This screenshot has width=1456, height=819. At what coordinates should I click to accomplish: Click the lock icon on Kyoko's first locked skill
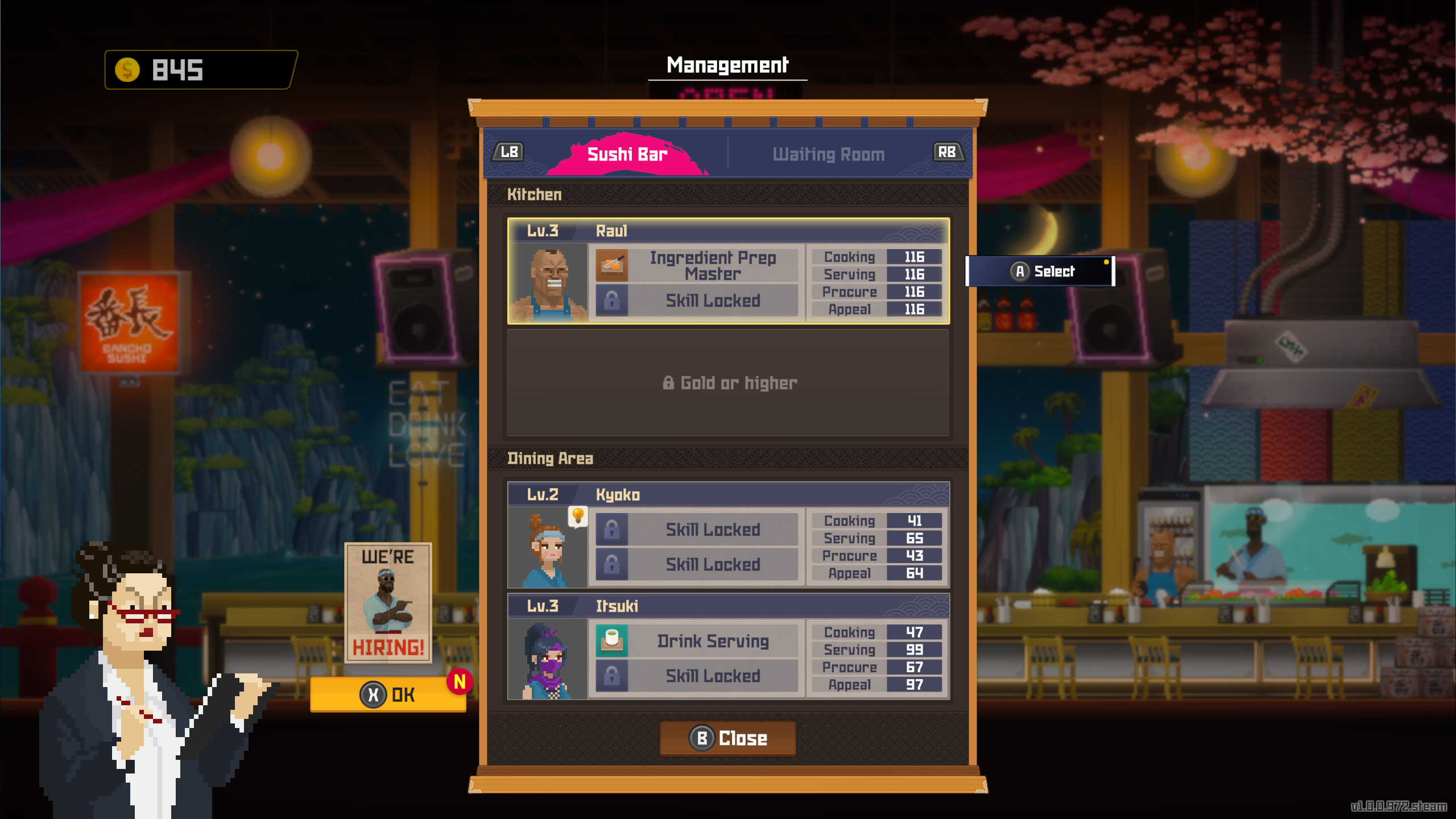613,529
